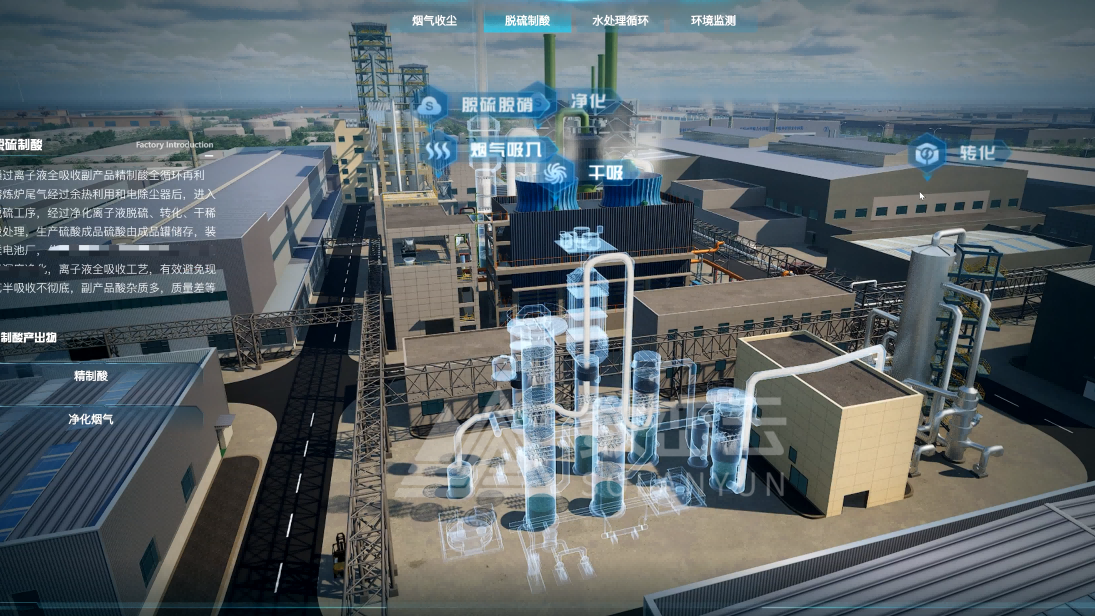This screenshot has height=616, width=1095.
Task: Show the 环境监测 tab
Action: pos(713,21)
